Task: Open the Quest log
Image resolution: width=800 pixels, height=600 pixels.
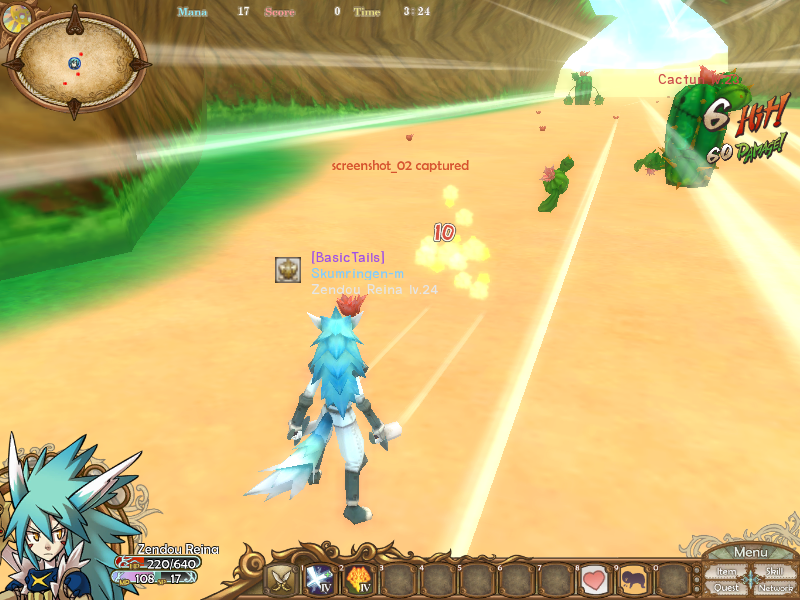Action: [x=727, y=588]
